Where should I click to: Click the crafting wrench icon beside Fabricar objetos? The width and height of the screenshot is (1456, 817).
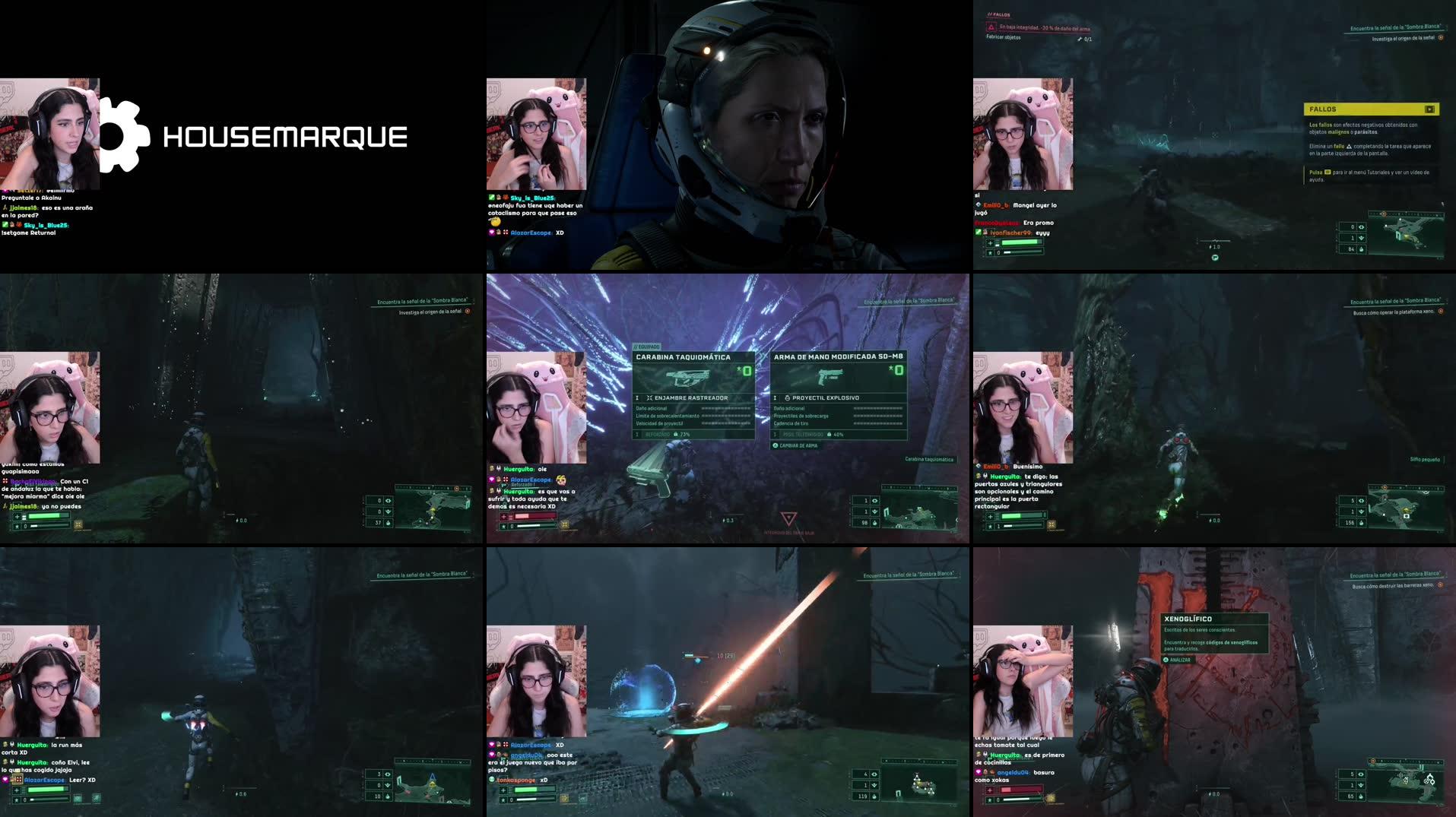tap(1080, 39)
